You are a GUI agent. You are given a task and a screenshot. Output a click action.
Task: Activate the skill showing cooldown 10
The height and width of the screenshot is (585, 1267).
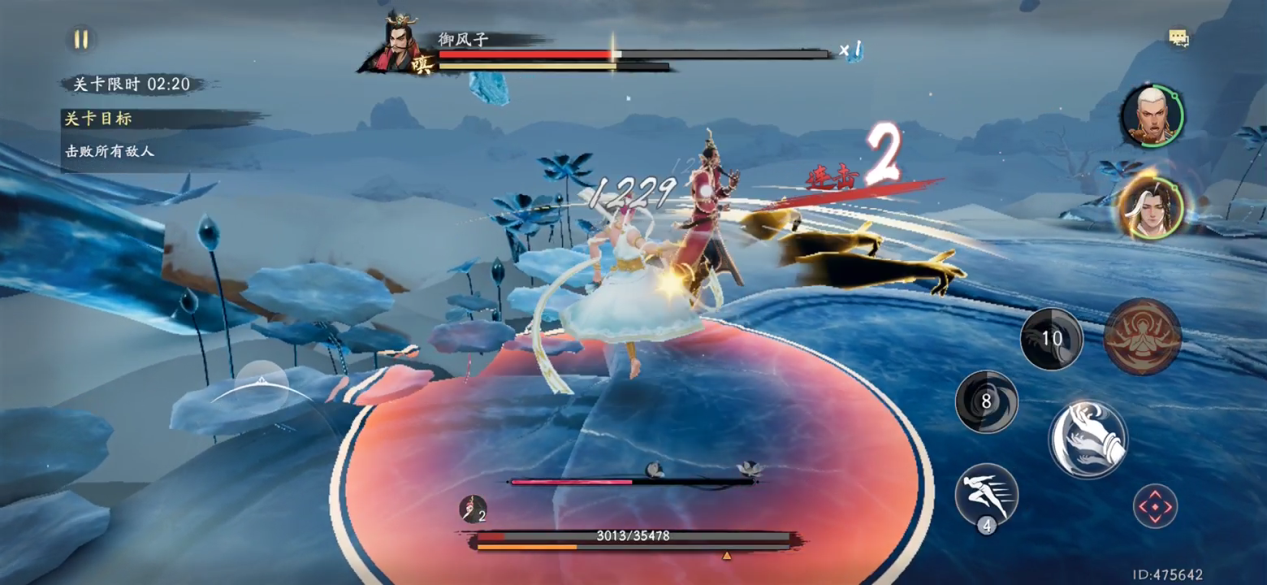(x=1051, y=339)
